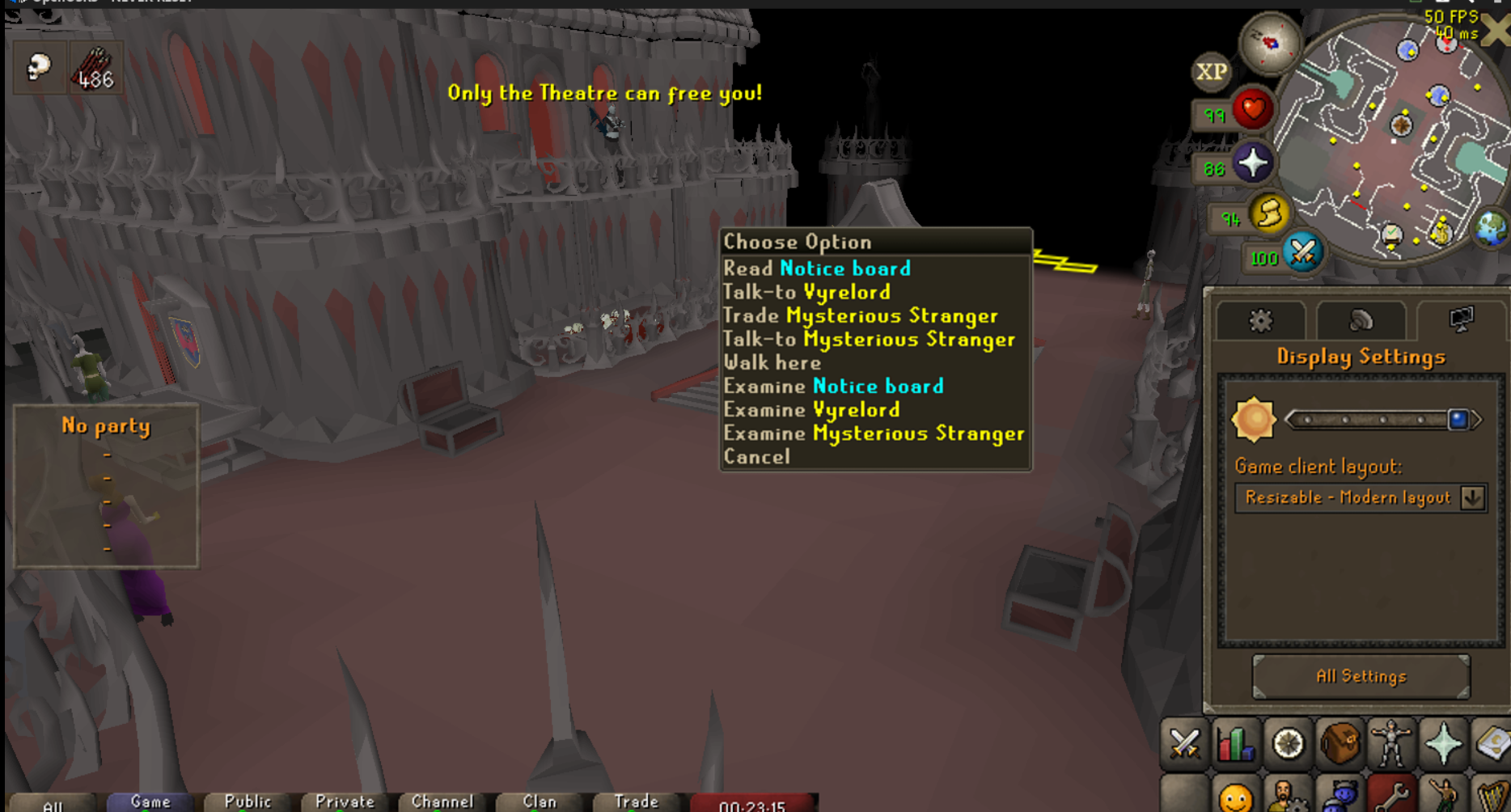
Task: Open the Worn Equipment tab
Action: pos(1393,742)
